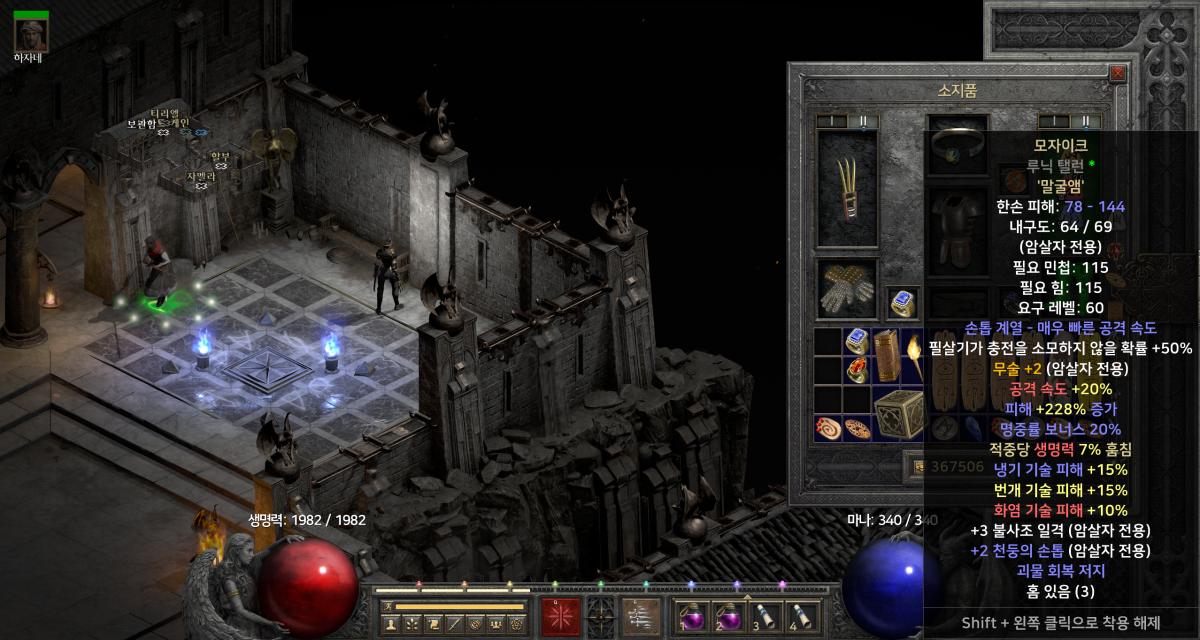Pick up the spiral-patterned charm

point(828,427)
